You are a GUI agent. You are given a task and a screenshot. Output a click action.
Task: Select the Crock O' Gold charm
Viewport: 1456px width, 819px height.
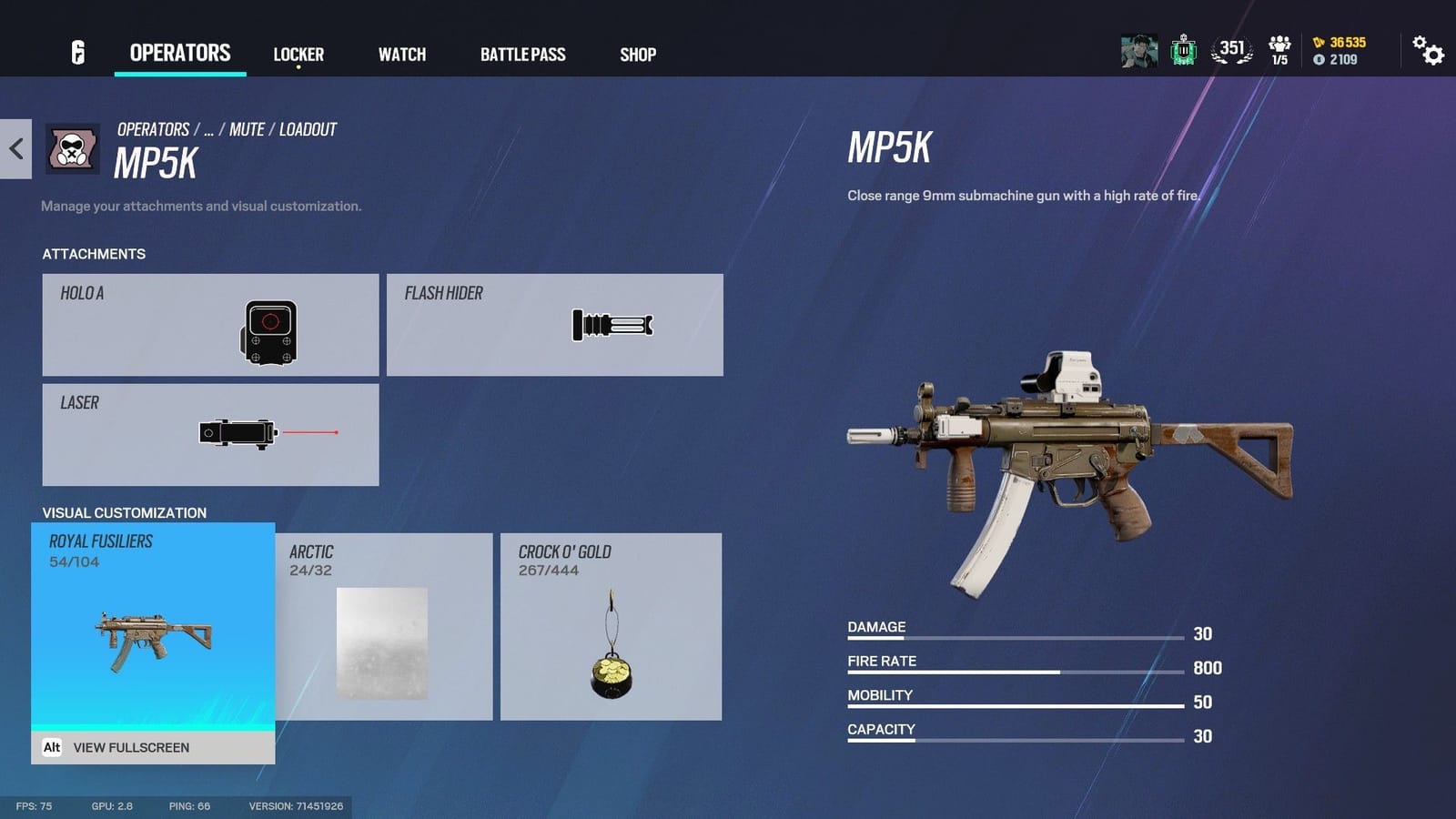pyautogui.click(x=612, y=628)
